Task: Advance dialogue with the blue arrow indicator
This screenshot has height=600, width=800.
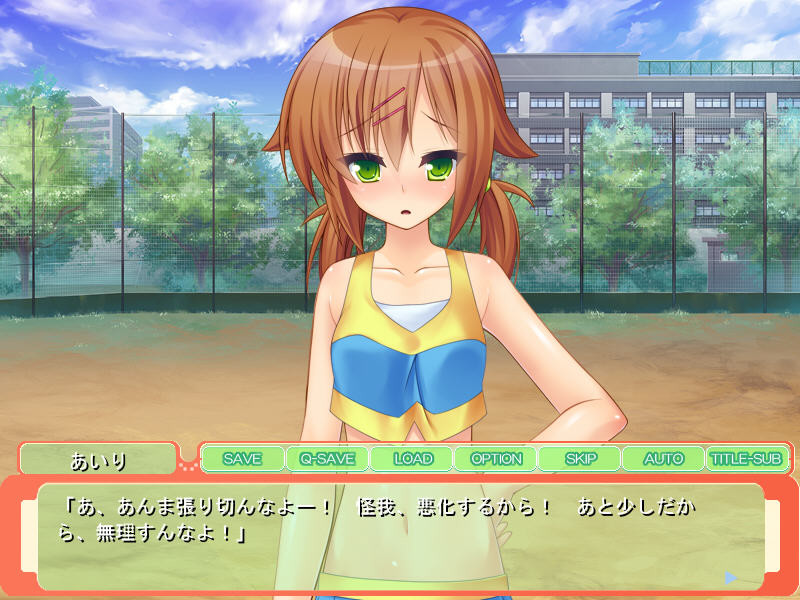Action: [731, 577]
